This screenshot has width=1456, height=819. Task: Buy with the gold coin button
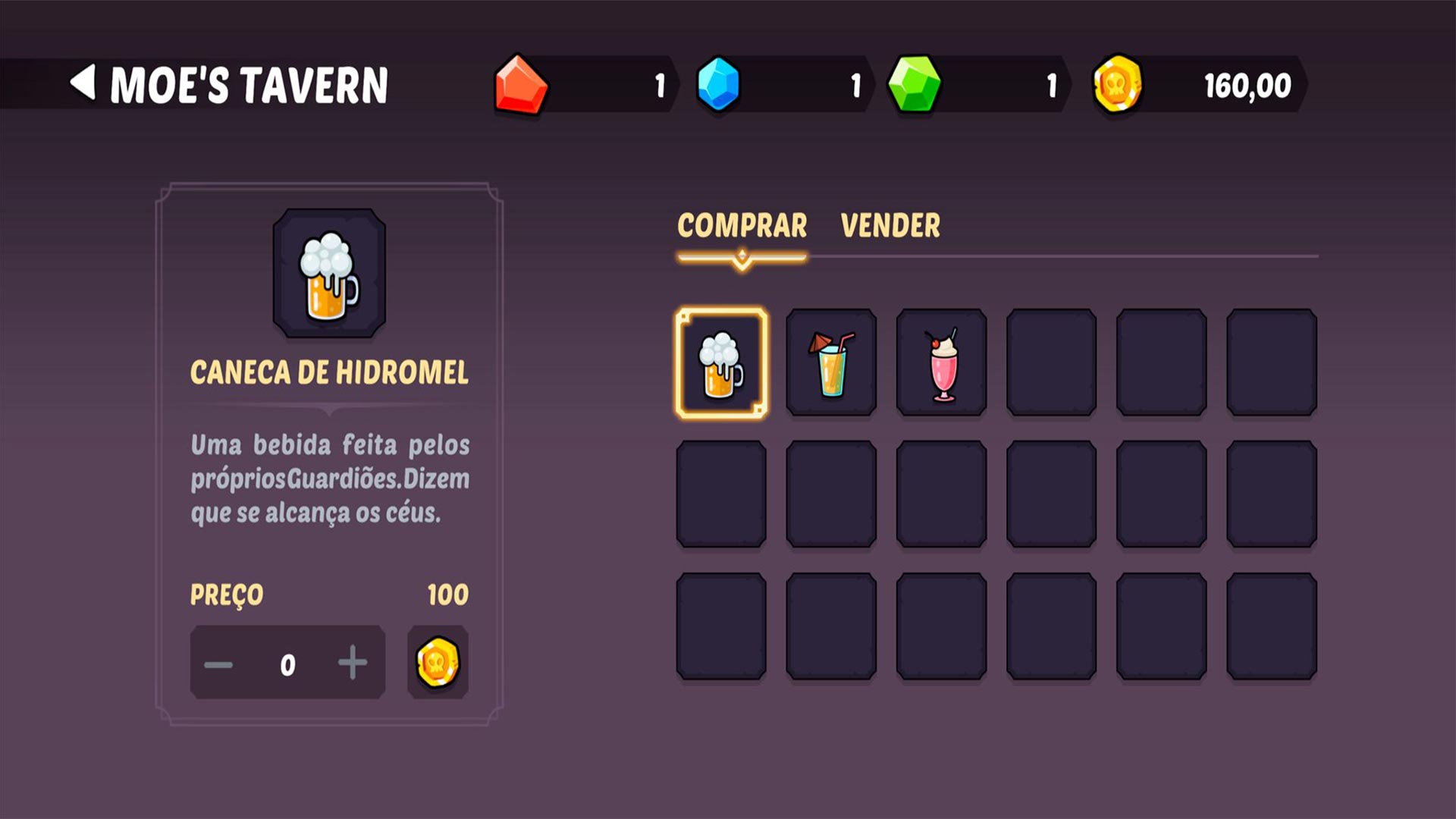[438, 663]
